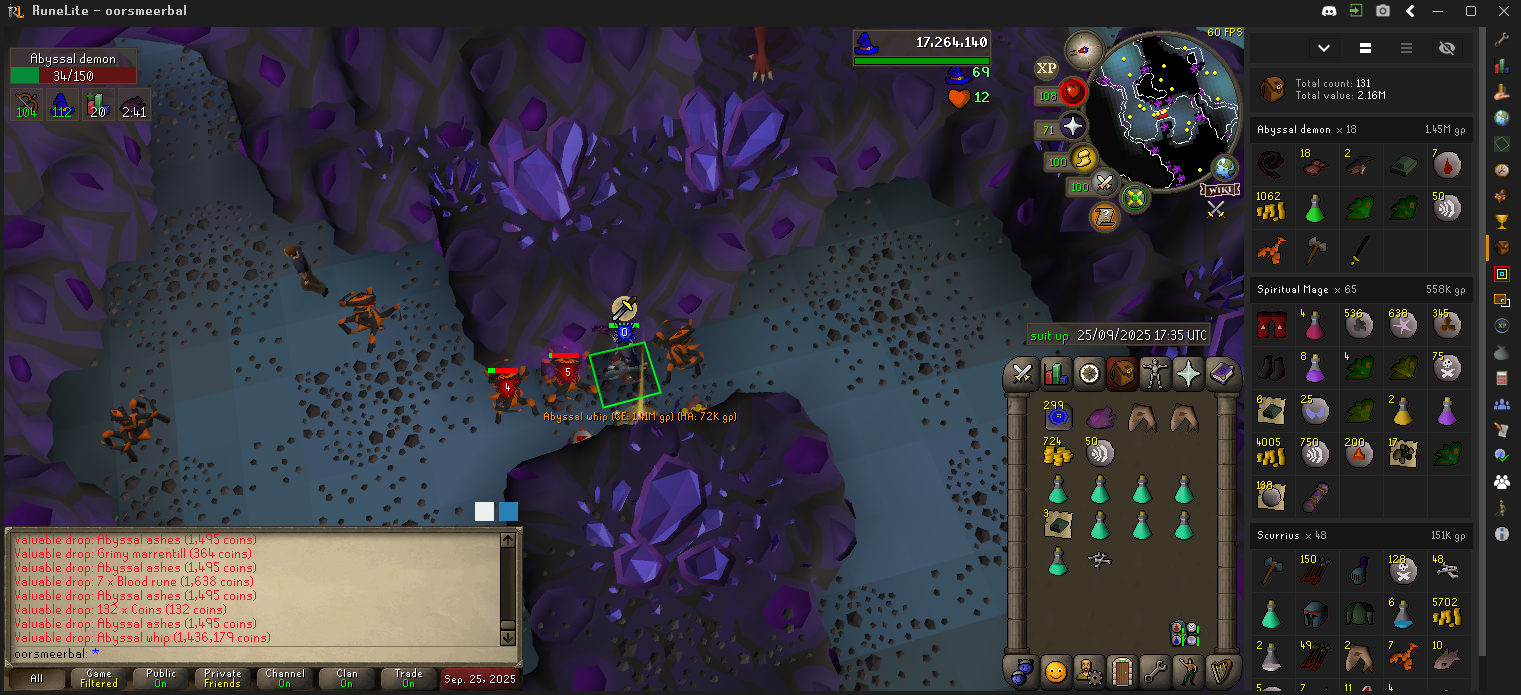Screen dimensions: 1521x695
Task: Open the Prayer tab
Action: pyautogui.click(x=1189, y=374)
